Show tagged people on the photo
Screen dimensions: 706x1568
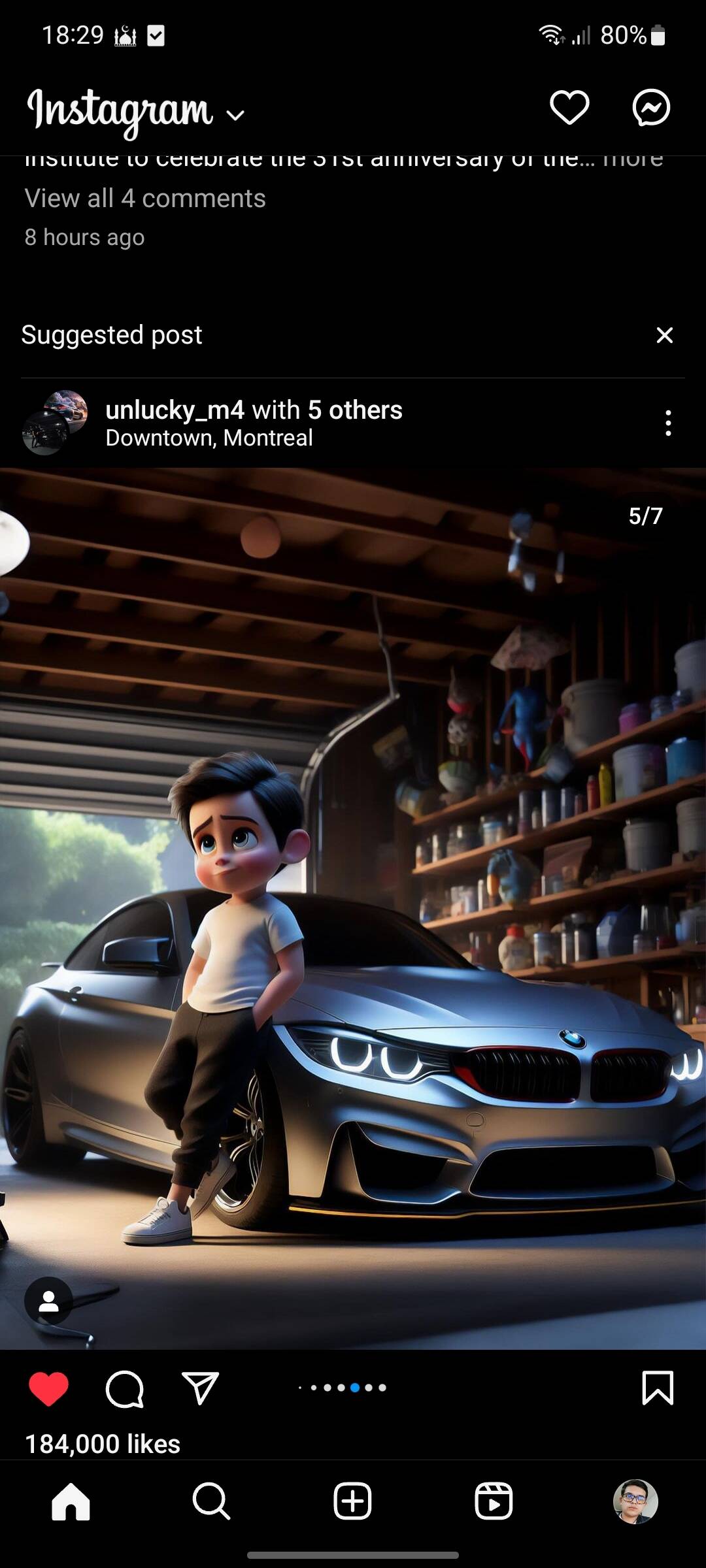48,1302
